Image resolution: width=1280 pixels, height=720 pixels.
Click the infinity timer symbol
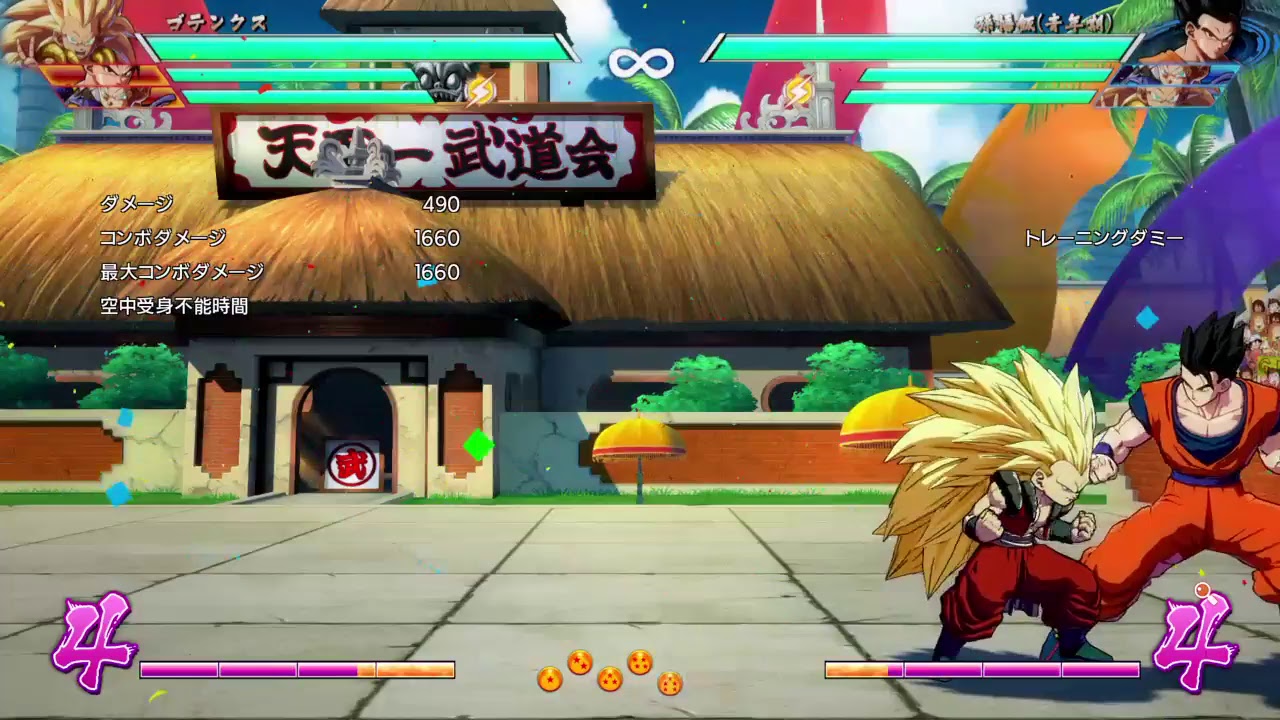pyautogui.click(x=640, y=62)
